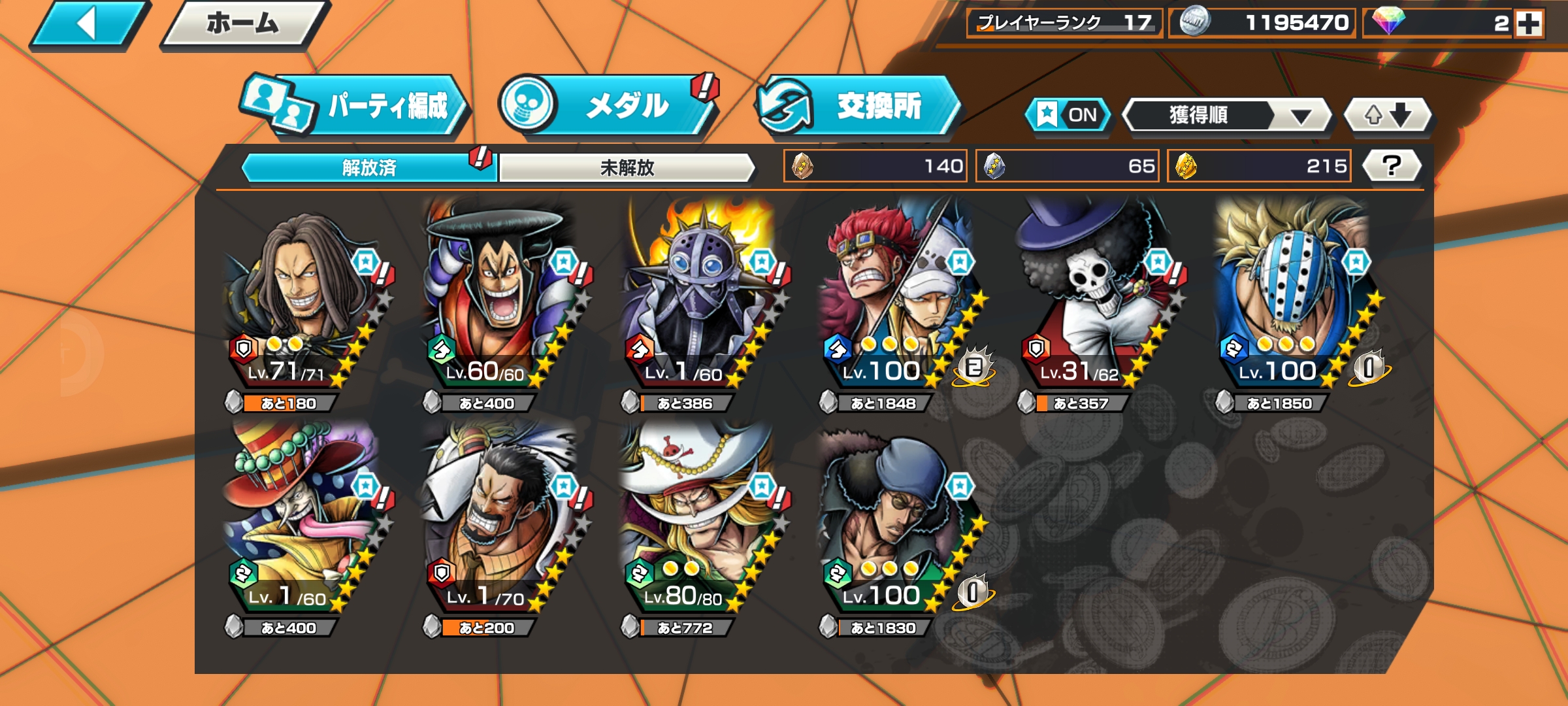The height and width of the screenshot is (706, 1568).
Task: Go back with the arrow button
Action: coord(88,24)
